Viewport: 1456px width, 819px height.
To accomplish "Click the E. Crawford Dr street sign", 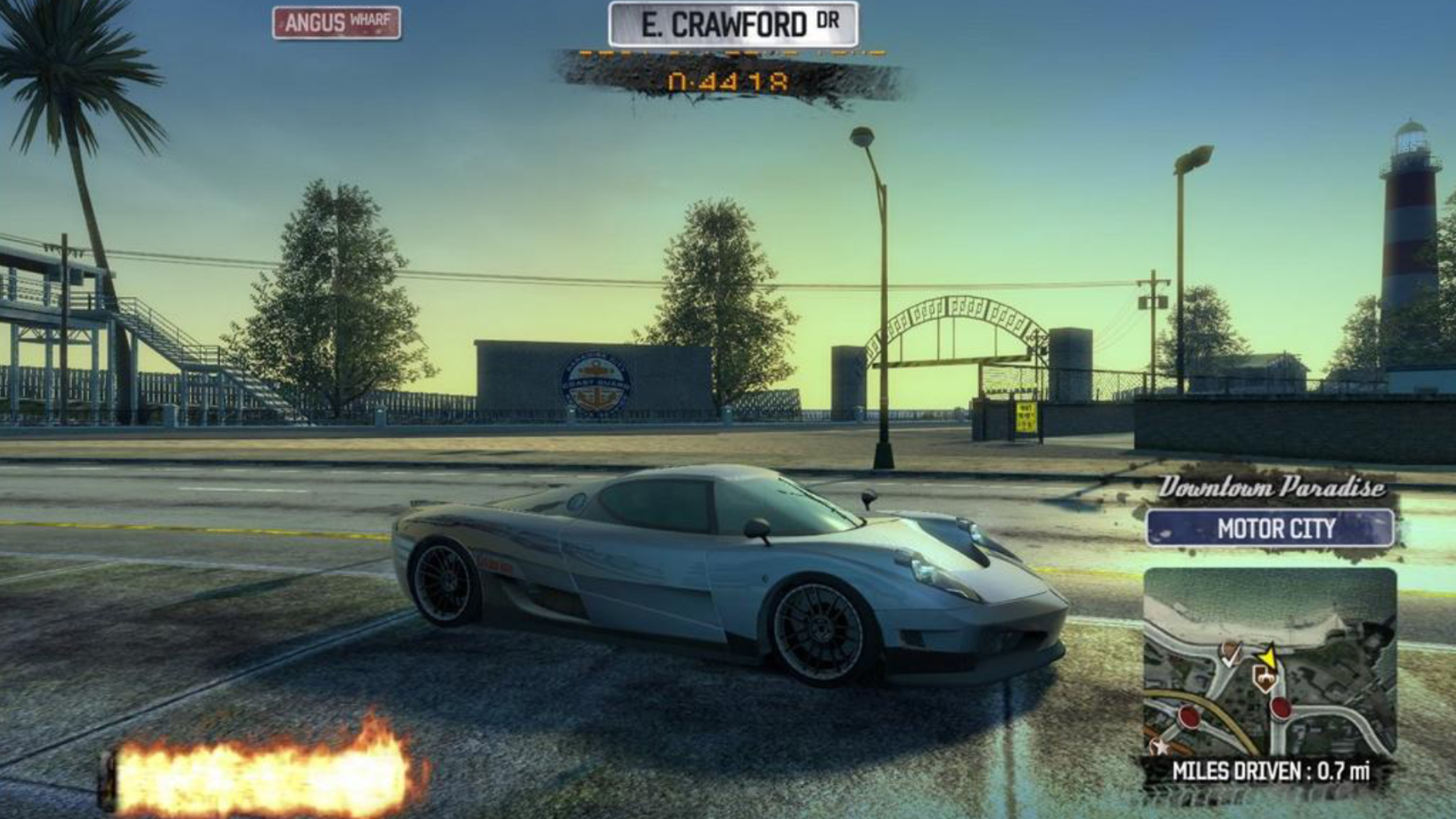I will click(733, 25).
